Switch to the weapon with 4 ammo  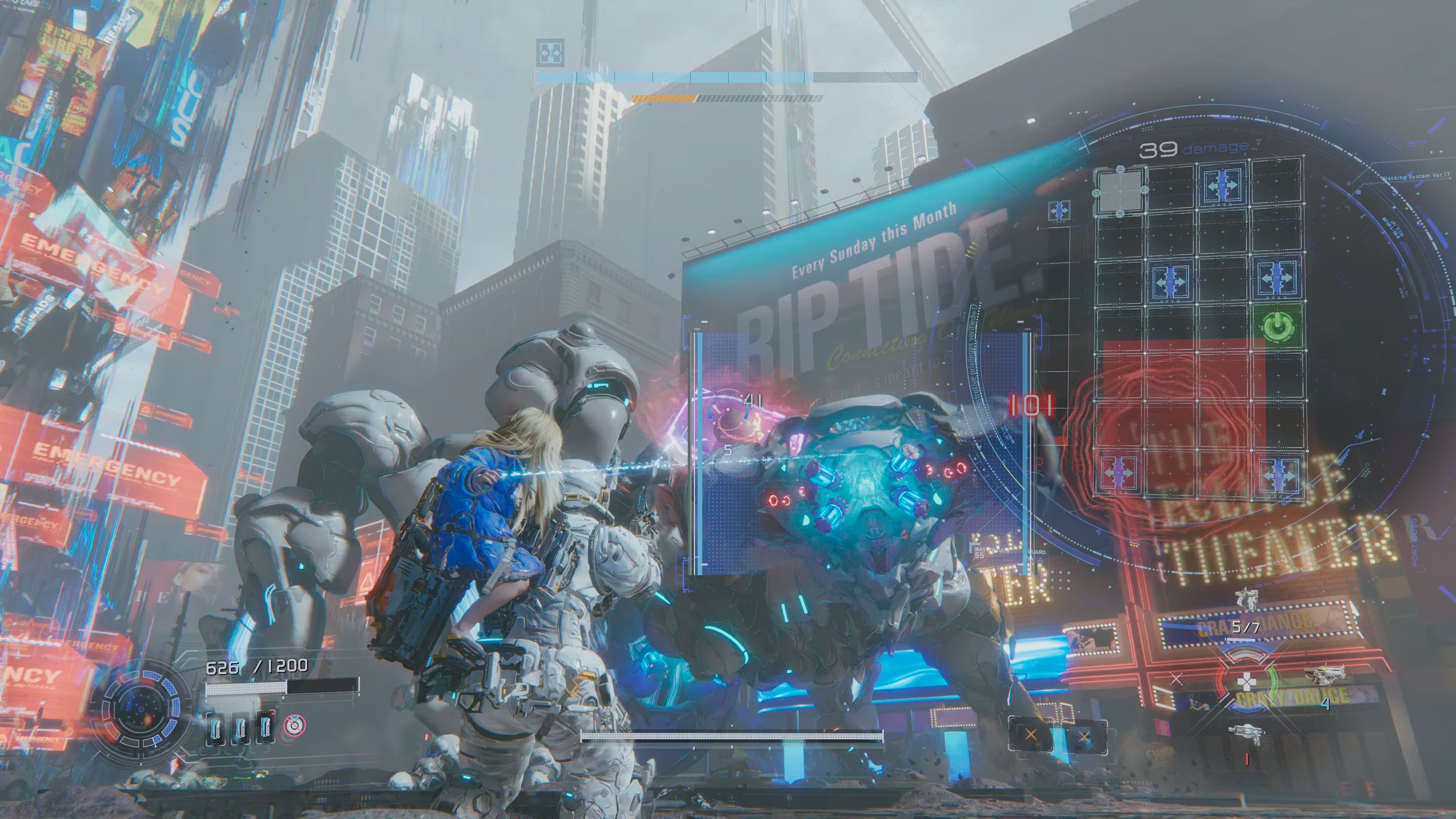click(1322, 676)
